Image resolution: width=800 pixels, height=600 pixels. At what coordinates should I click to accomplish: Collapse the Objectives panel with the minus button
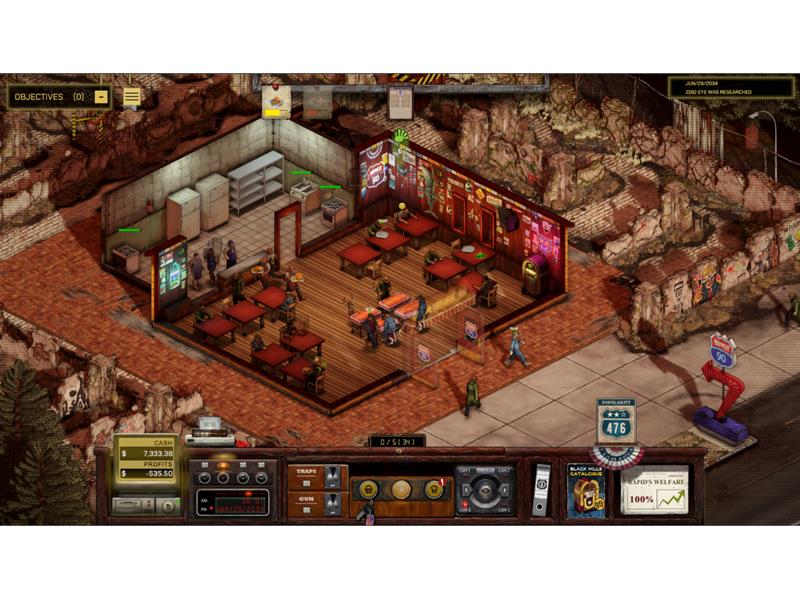tap(101, 97)
